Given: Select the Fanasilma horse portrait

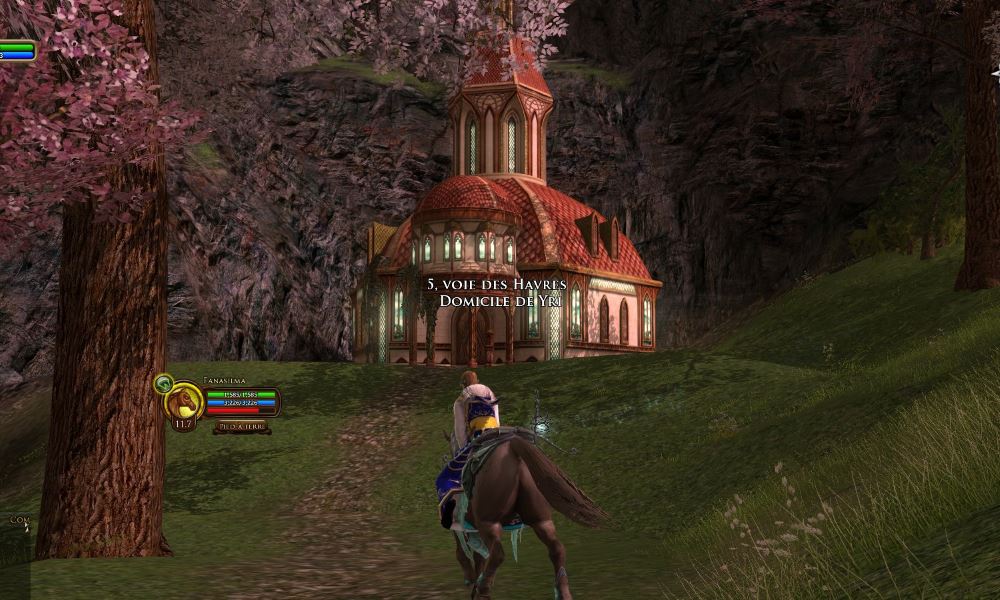Looking at the screenshot, I should (x=184, y=401).
